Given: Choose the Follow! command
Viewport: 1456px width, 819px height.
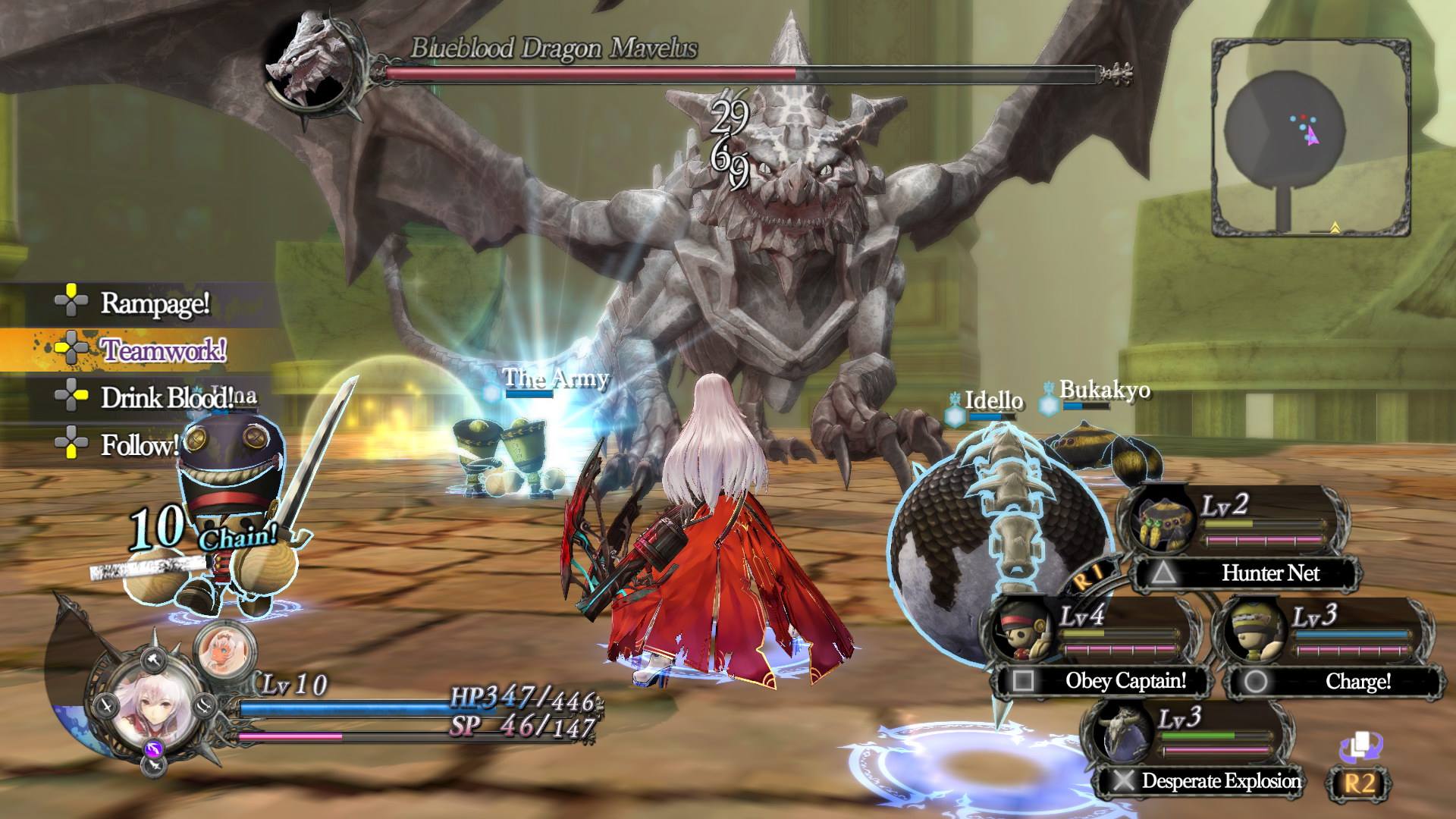Looking at the screenshot, I should click(x=139, y=444).
